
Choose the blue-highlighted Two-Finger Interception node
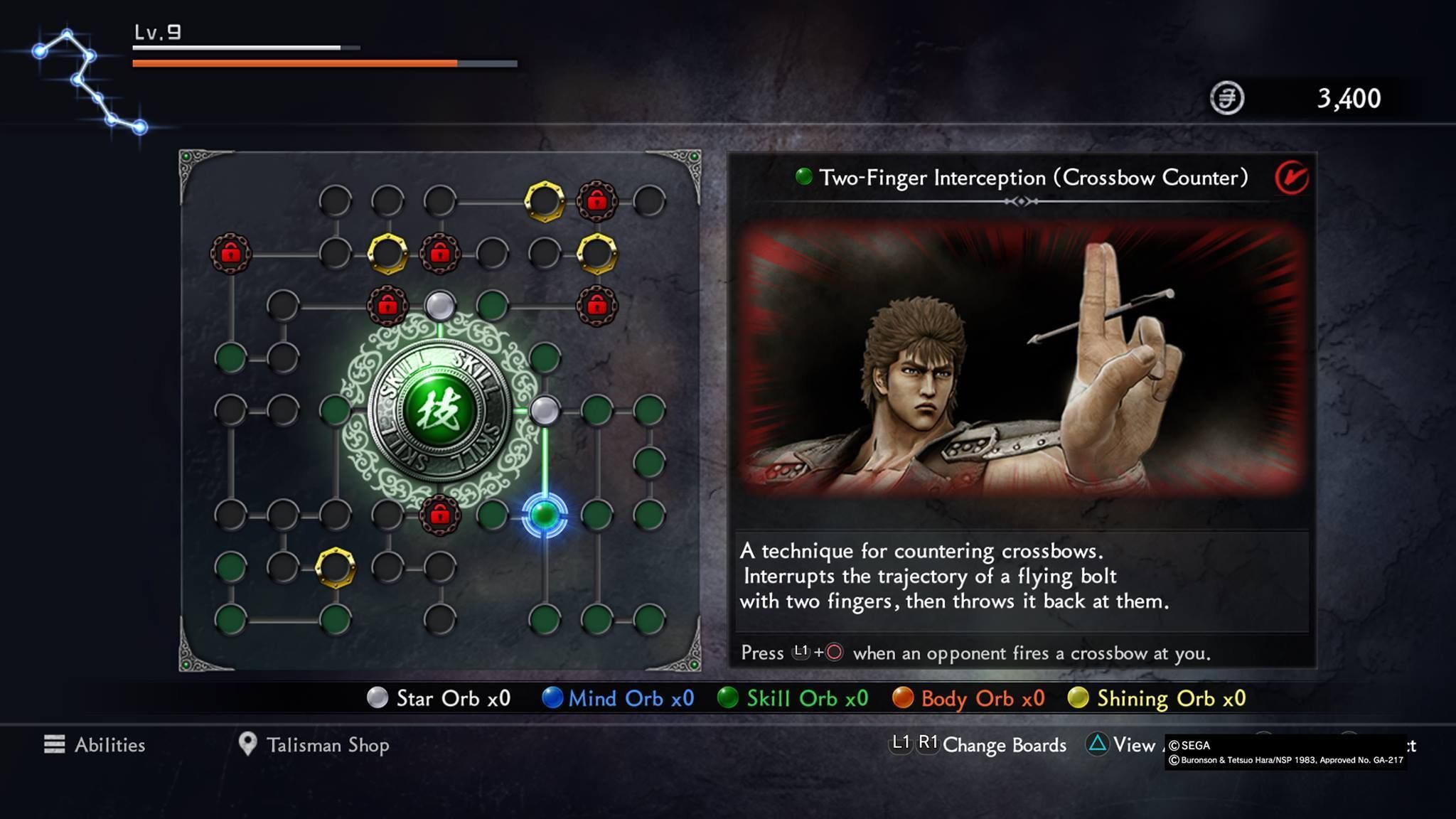coord(545,514)
